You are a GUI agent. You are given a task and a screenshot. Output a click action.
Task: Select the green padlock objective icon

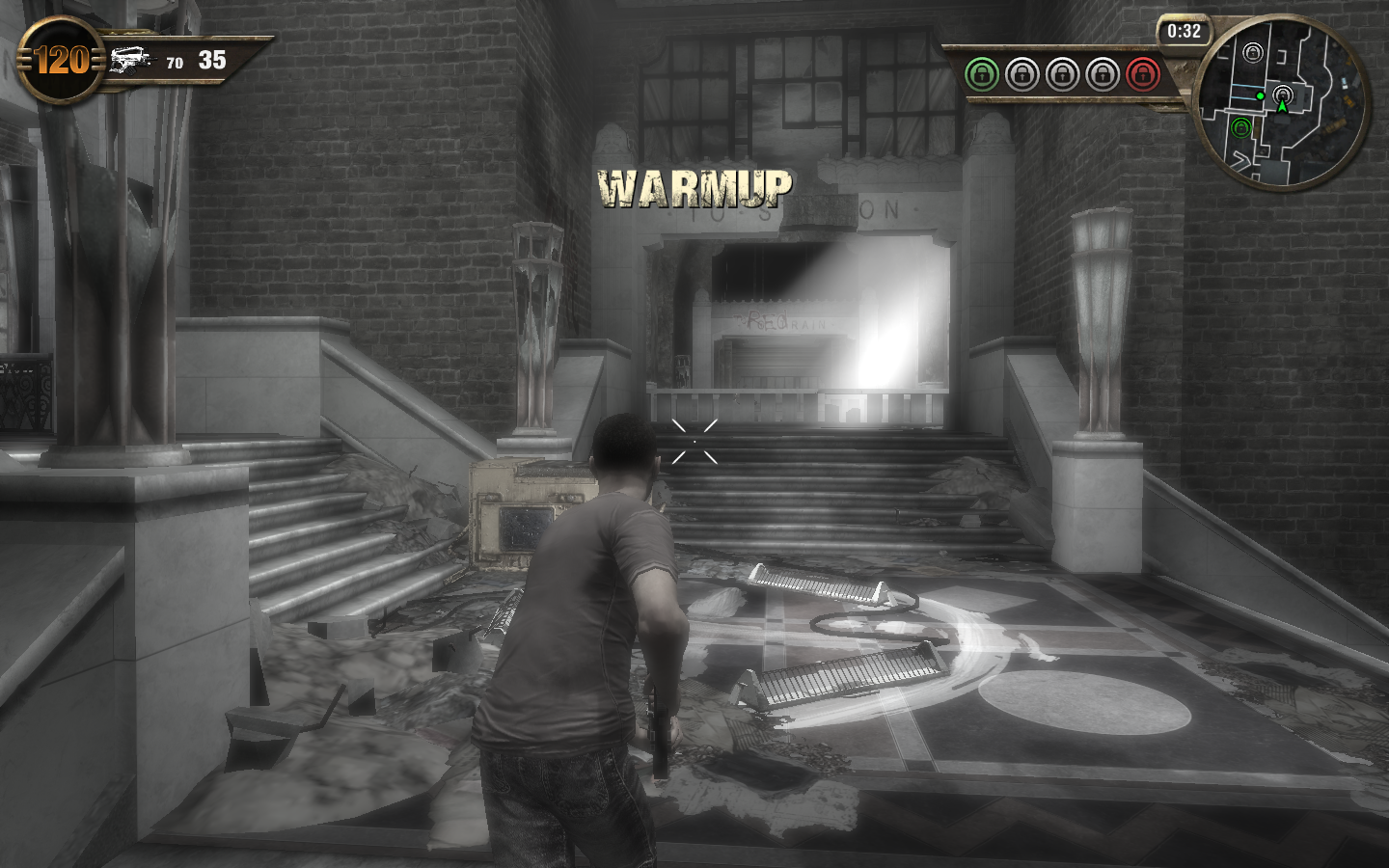pyautogui.click(x=982, y=73)
